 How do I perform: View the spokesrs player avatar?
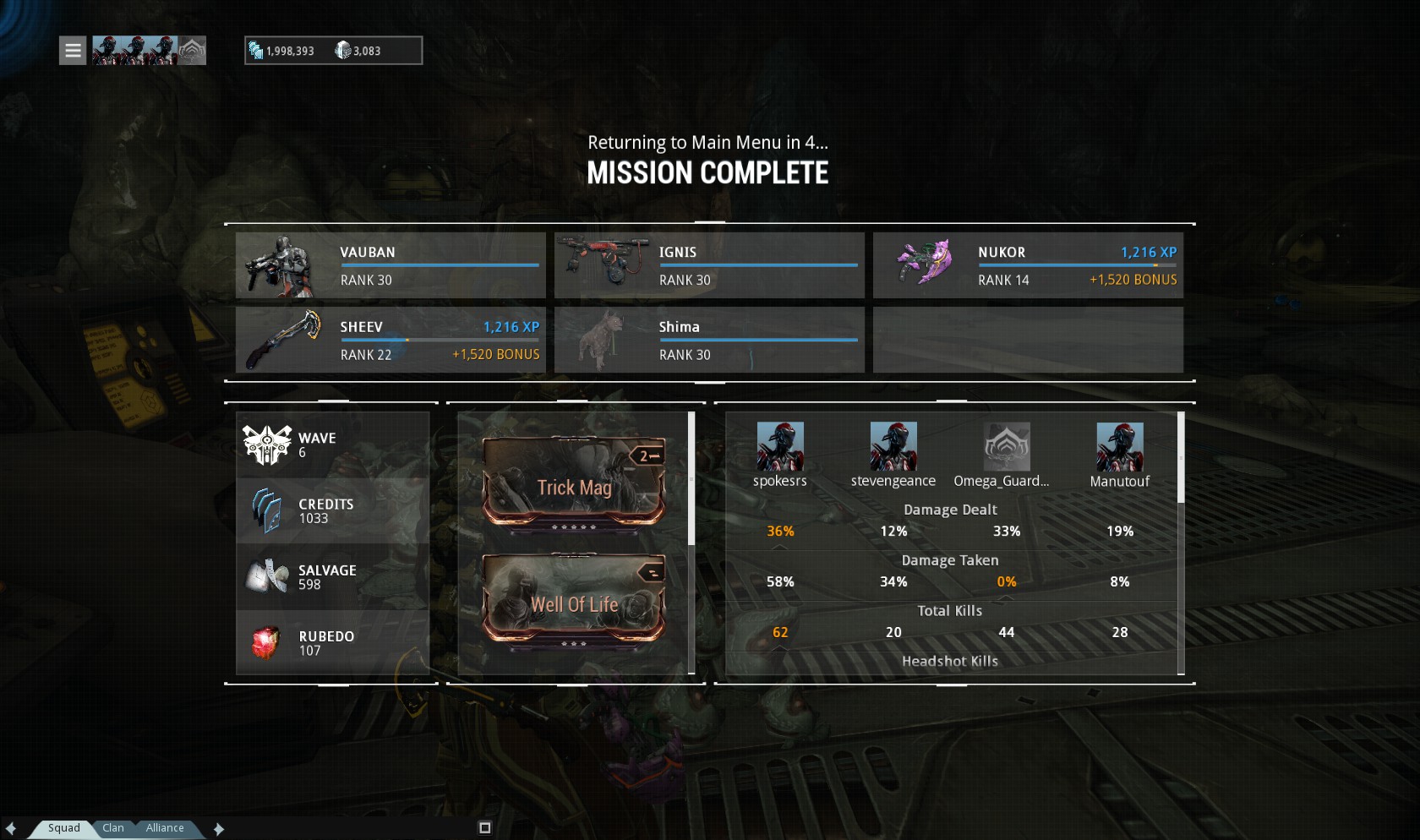click(779, 447)
